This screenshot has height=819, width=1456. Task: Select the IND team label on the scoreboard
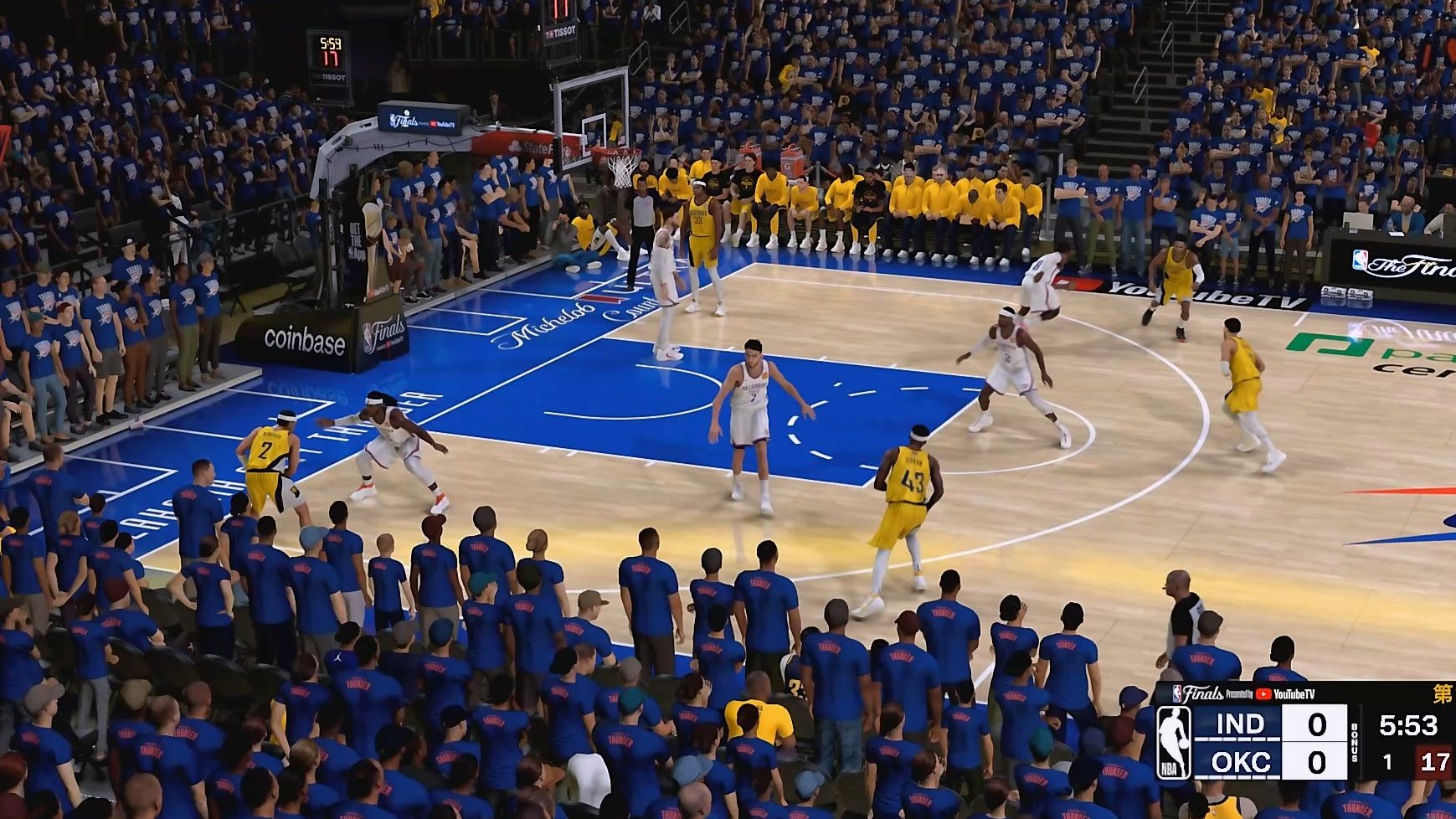(x=1240, y=725)
